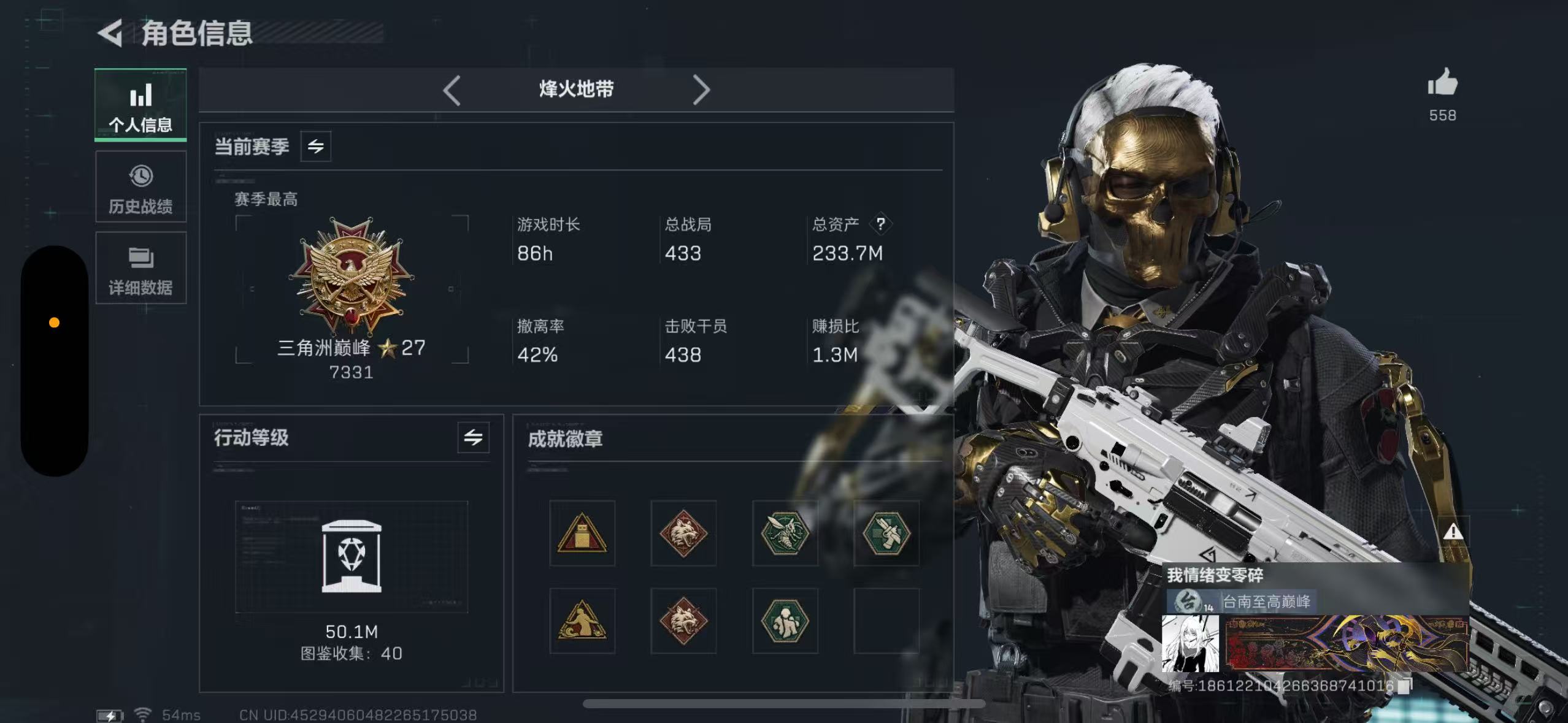Toggle the 行动等级 swap button
1568x723 pixels.
point(473,438)
